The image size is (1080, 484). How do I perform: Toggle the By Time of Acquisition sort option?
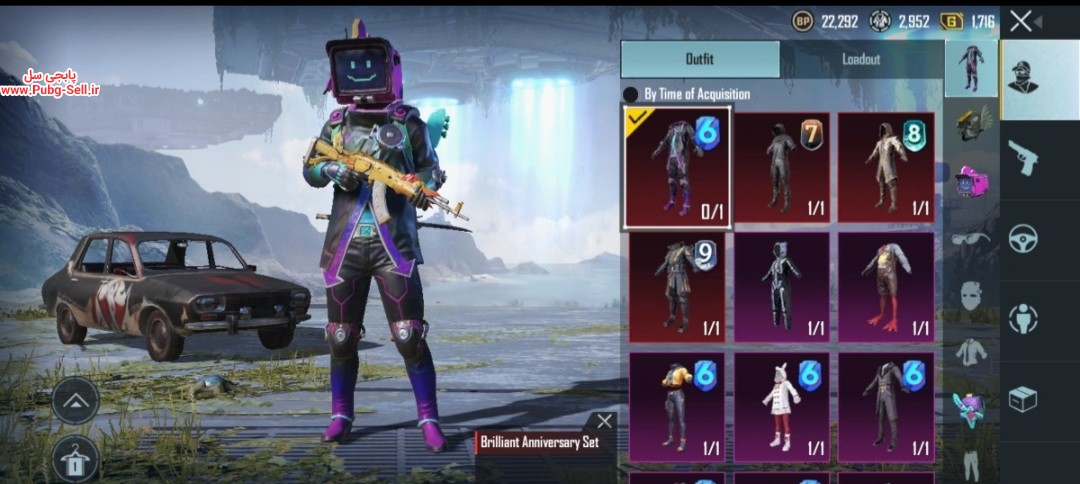point(631,94)
